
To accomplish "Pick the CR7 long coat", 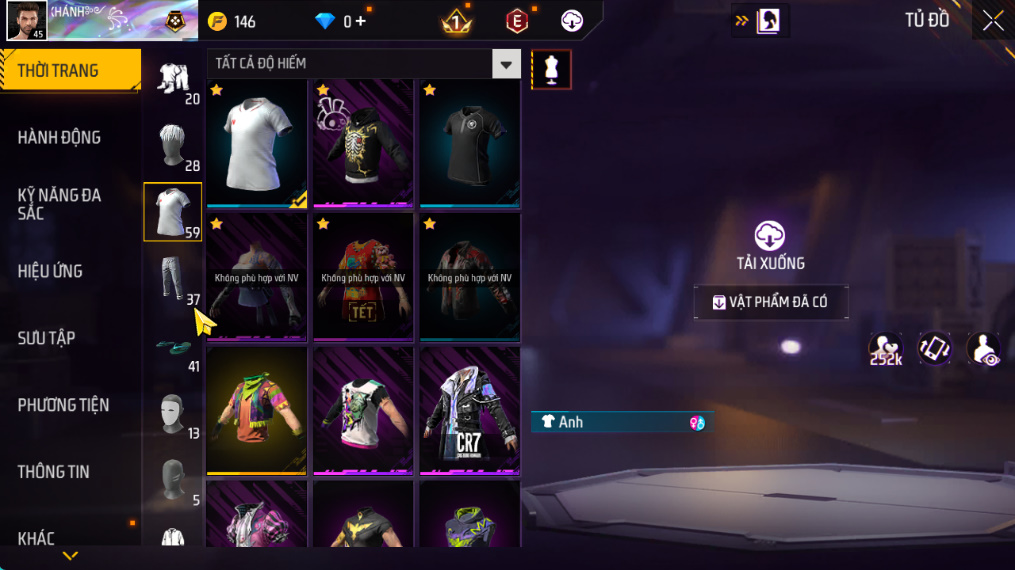I will tap(469, 410).
